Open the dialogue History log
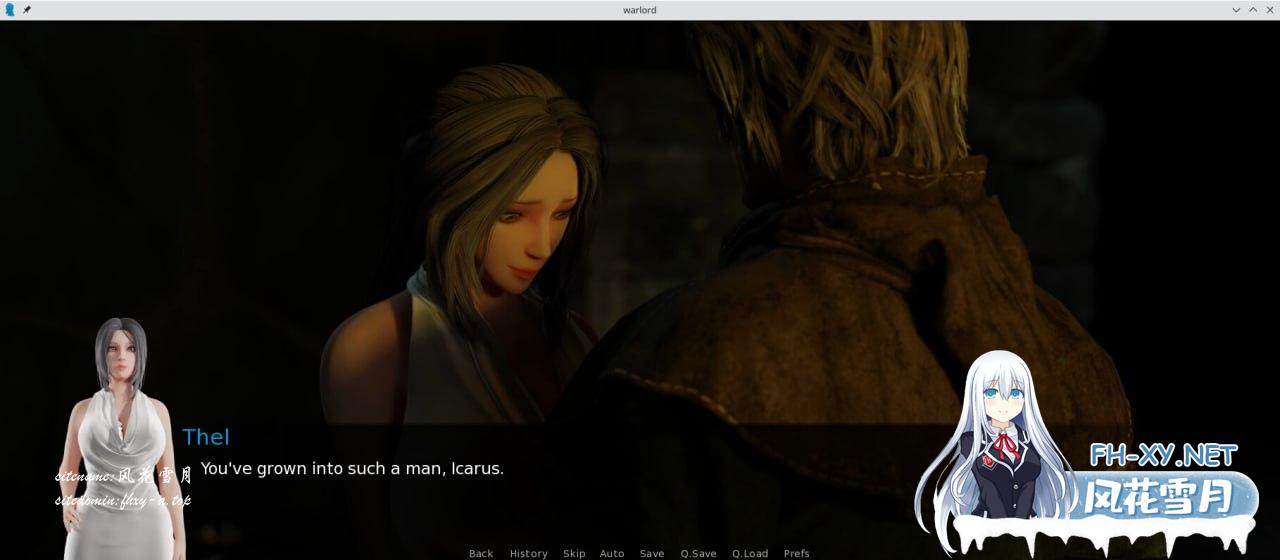The width and height of the screenshot is (1280, 560). [528, 553]
